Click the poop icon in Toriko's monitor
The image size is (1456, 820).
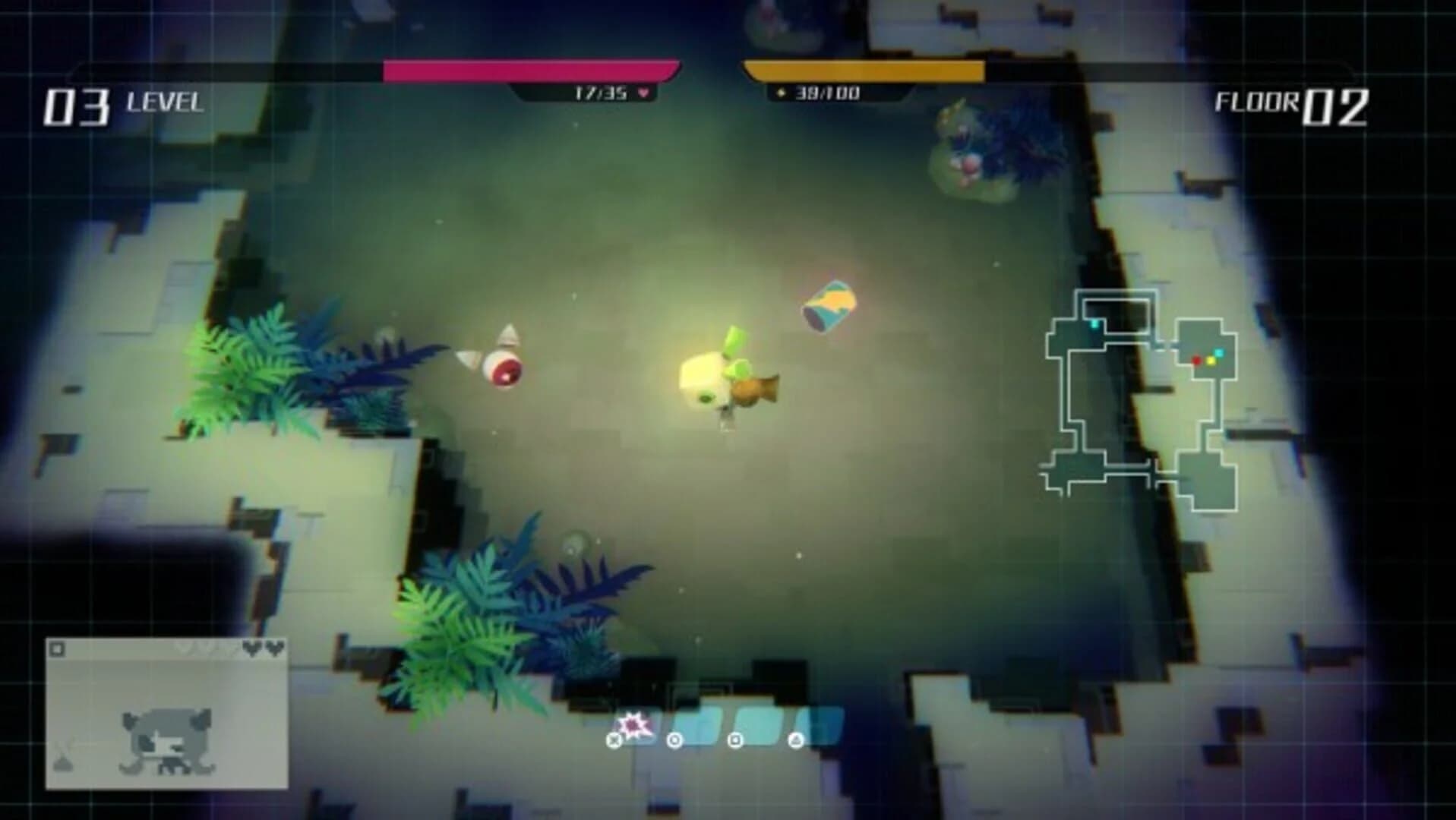(x=64, y=765)
